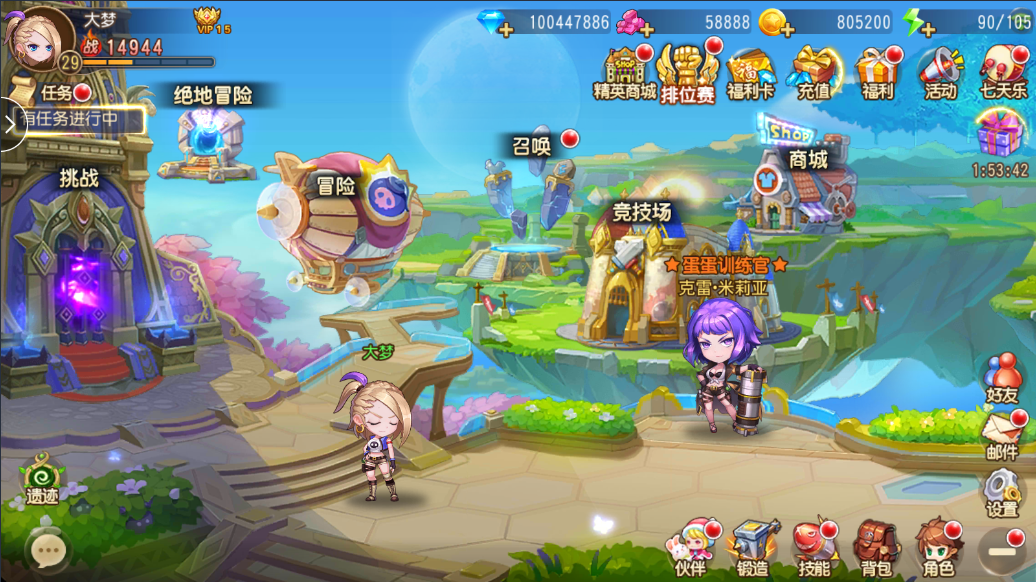This screenshot has width=1036, height=582.
Task: Open the 技能 skills menu
Action: coord(815,548)
